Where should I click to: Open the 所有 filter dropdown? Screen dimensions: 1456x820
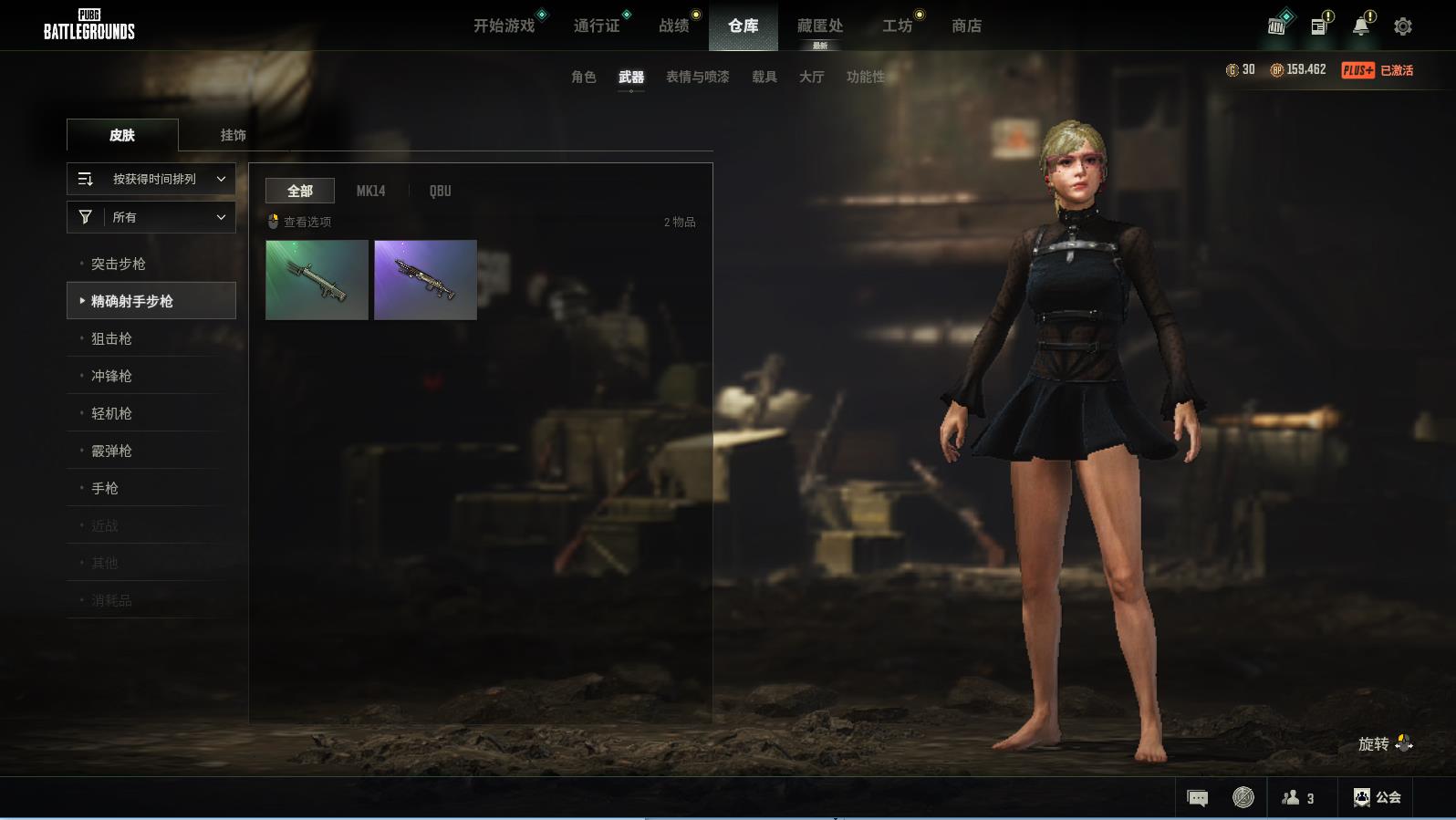[x=151, y=217]
